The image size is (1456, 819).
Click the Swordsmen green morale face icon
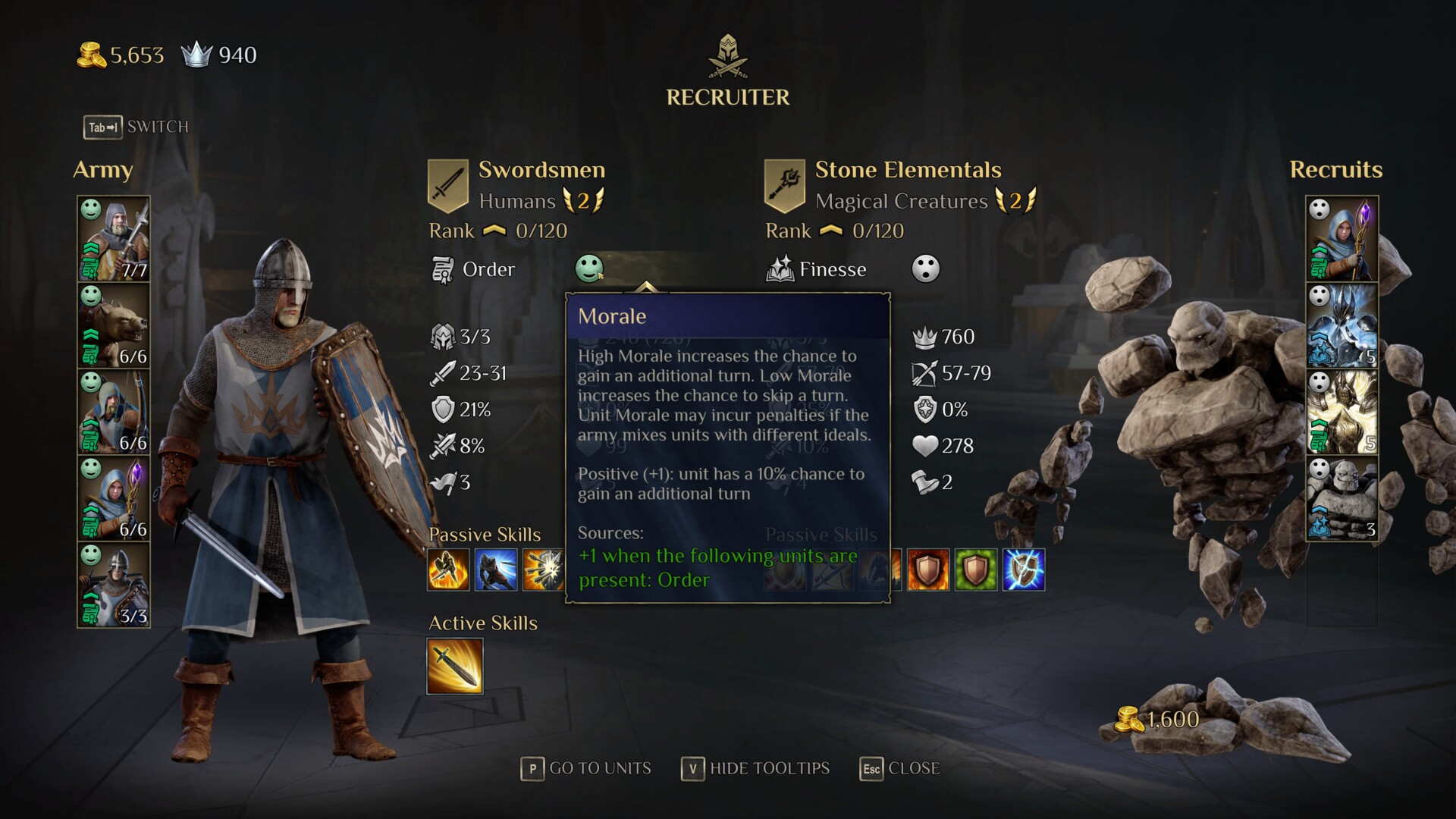tap(588, 268)
